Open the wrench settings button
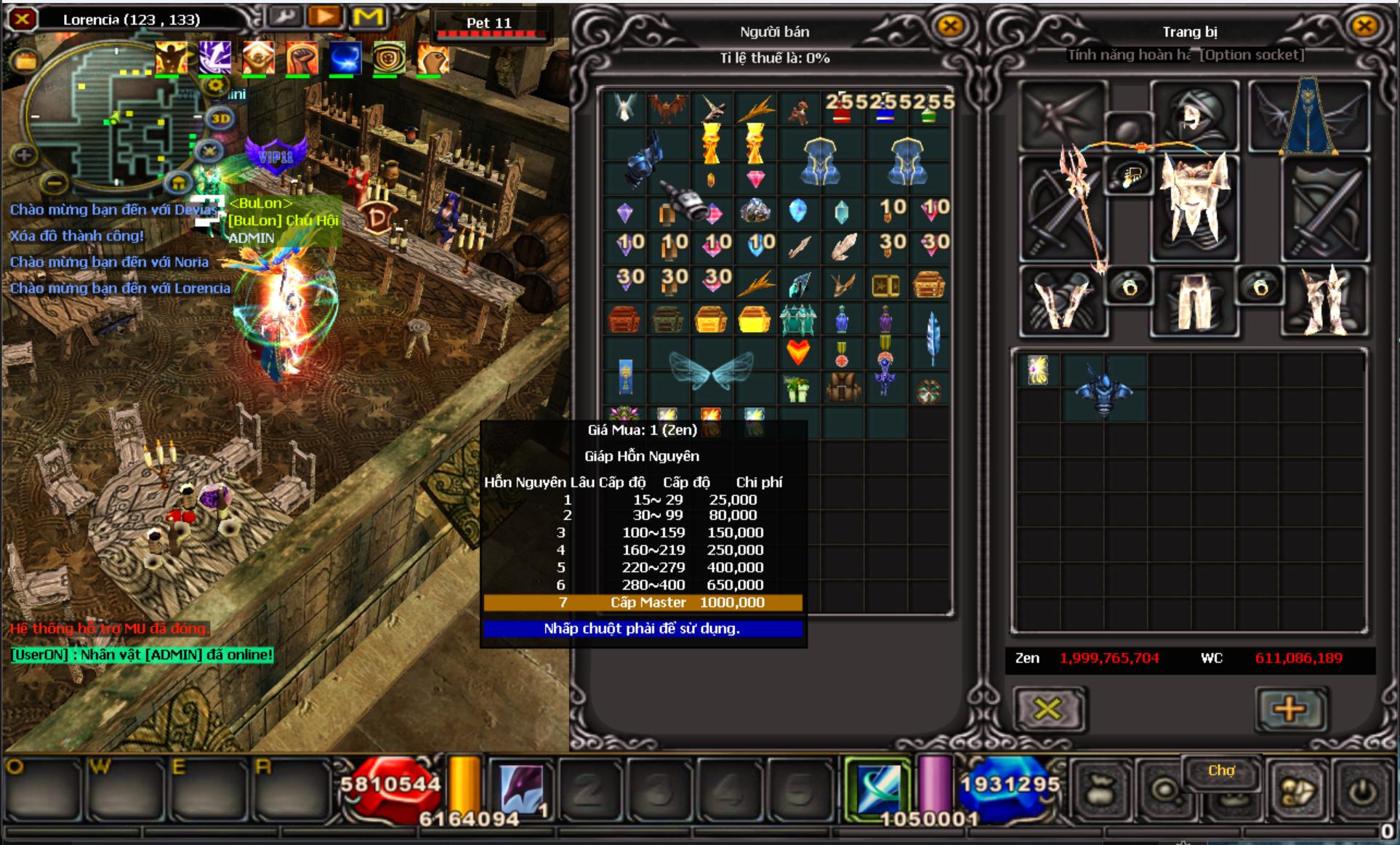 284,17
